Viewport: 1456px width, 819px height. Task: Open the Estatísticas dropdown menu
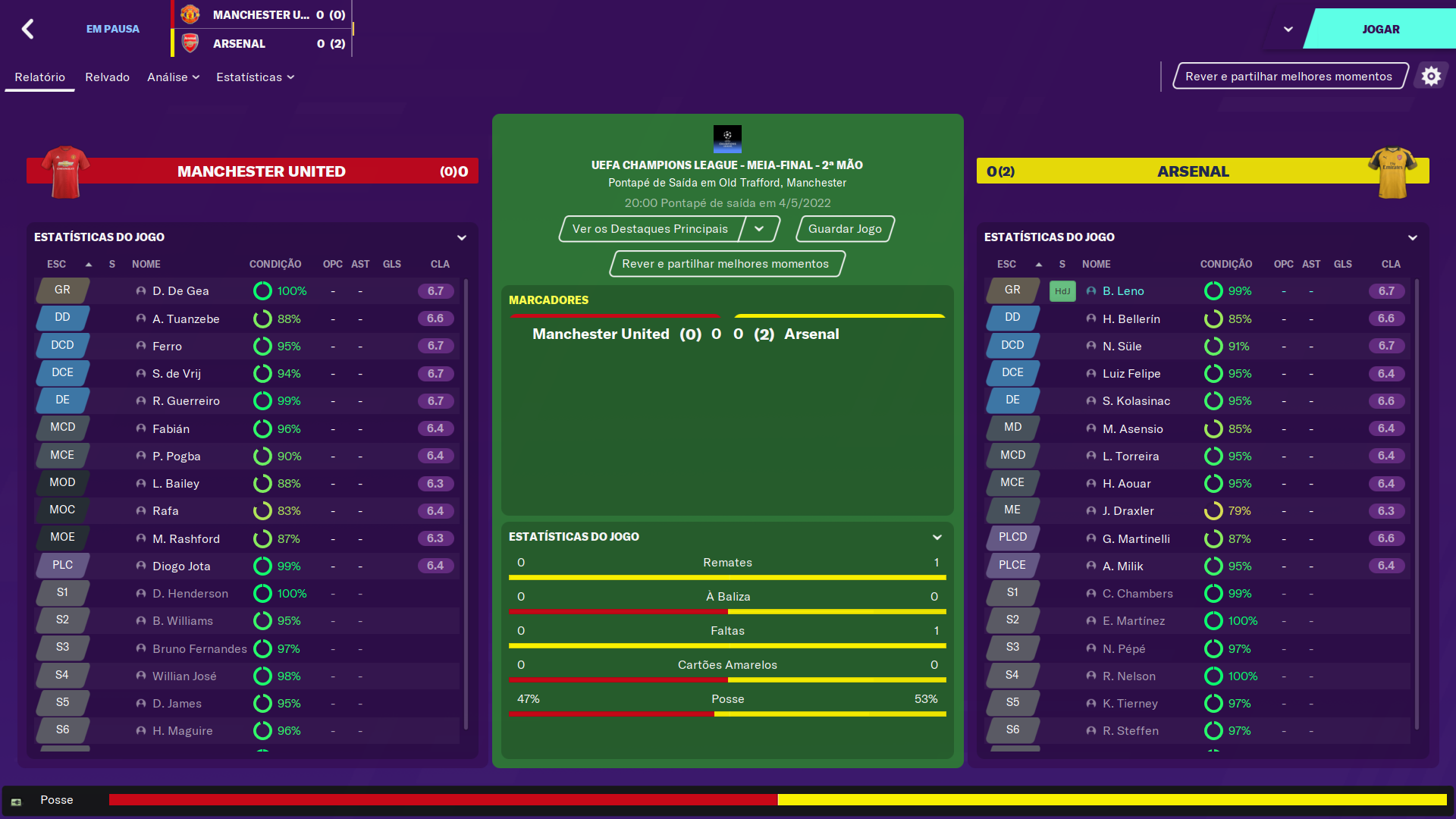tap(255, 77)
